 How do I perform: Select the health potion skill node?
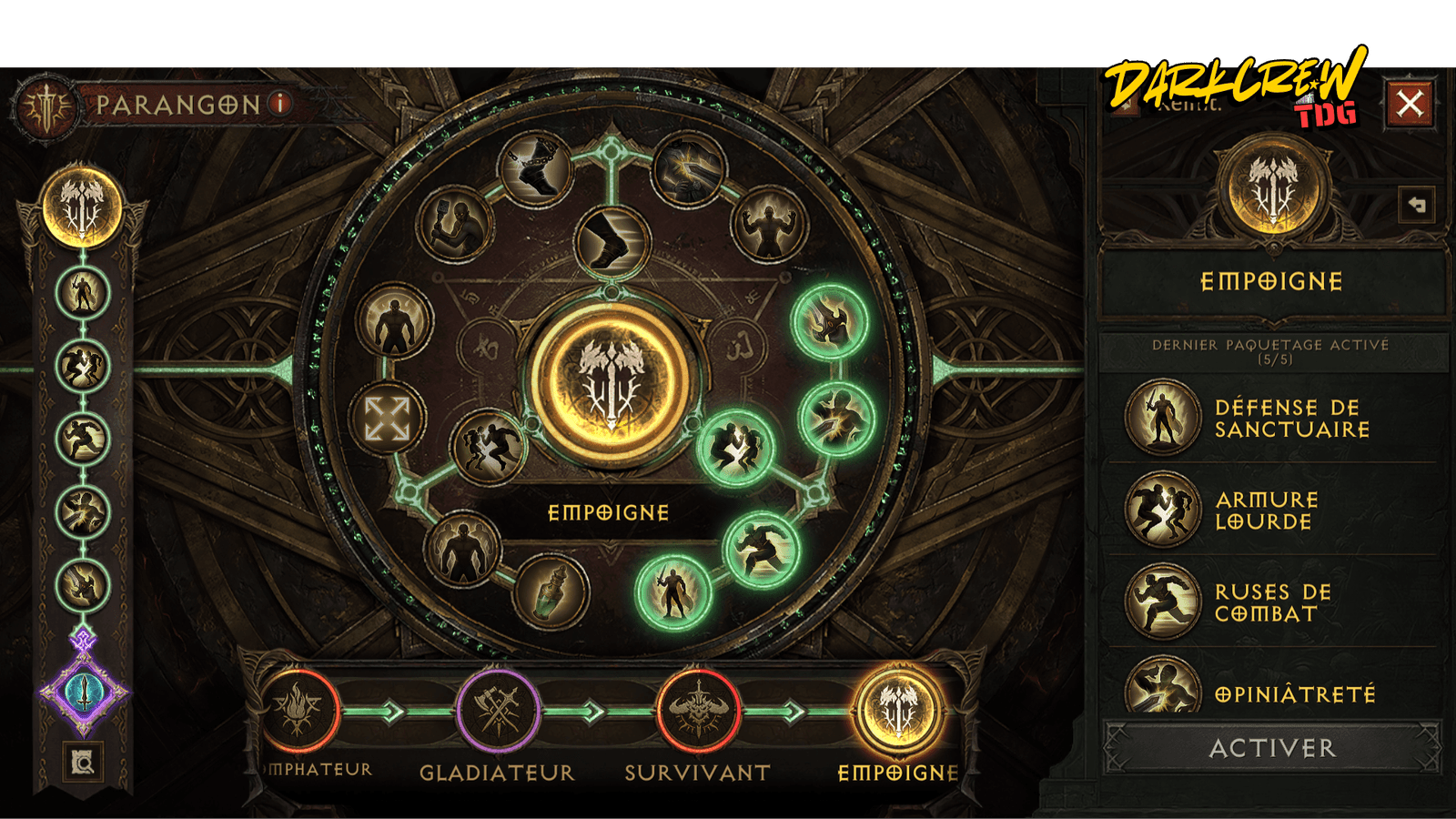[x=551, y=591]
